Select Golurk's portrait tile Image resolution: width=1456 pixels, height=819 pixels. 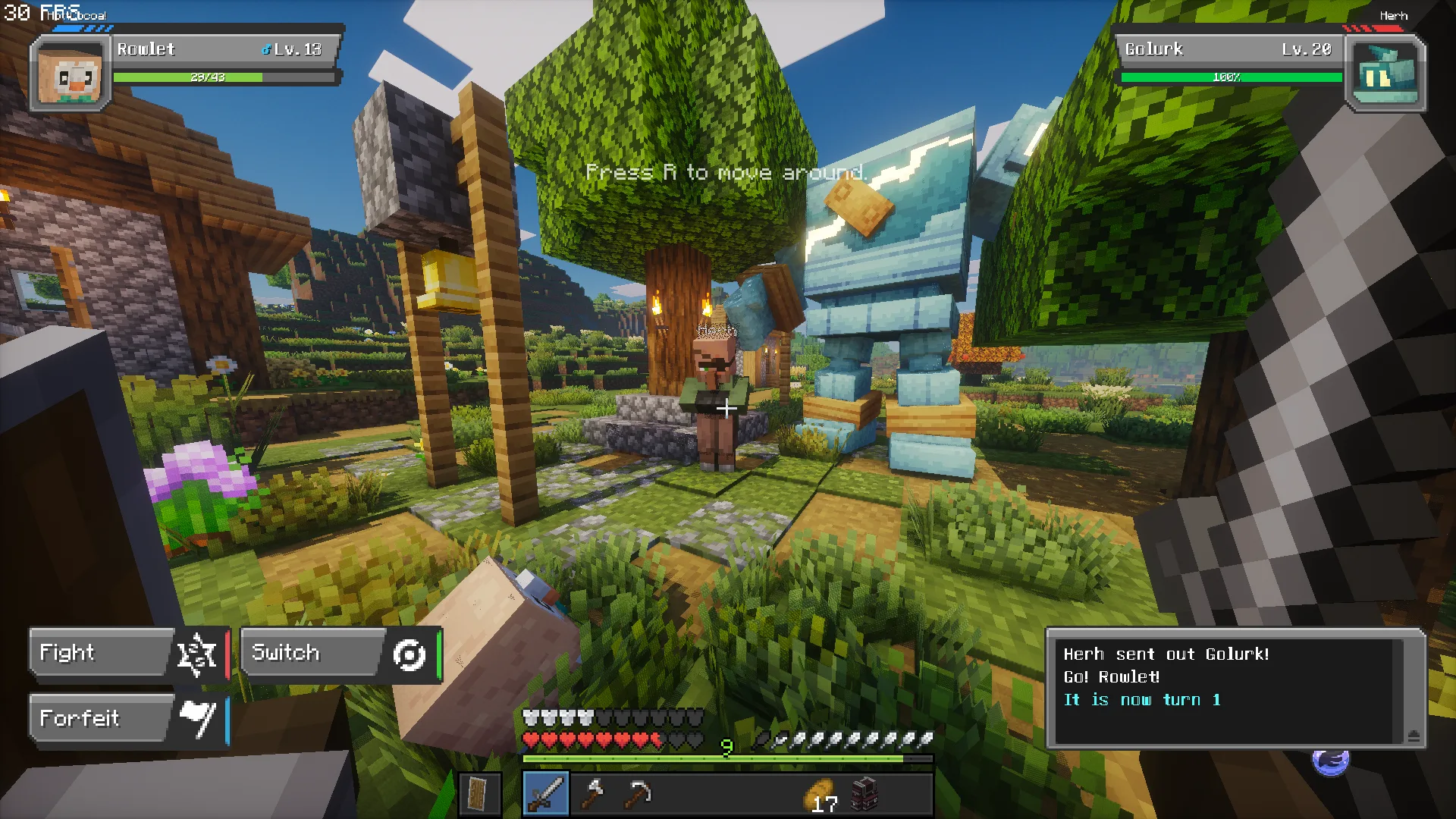[x=1385, y=75]
